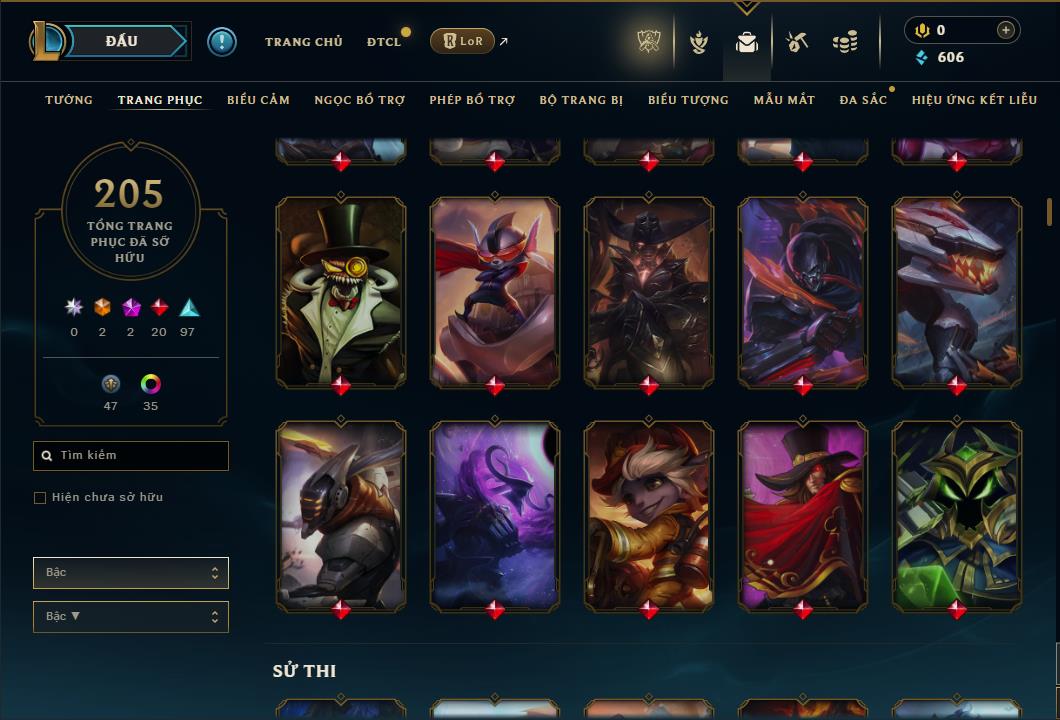Open the Bậc ▼ sorting dropdown
Viewport: 1060px width, 720px height.
tap(131, 617)
